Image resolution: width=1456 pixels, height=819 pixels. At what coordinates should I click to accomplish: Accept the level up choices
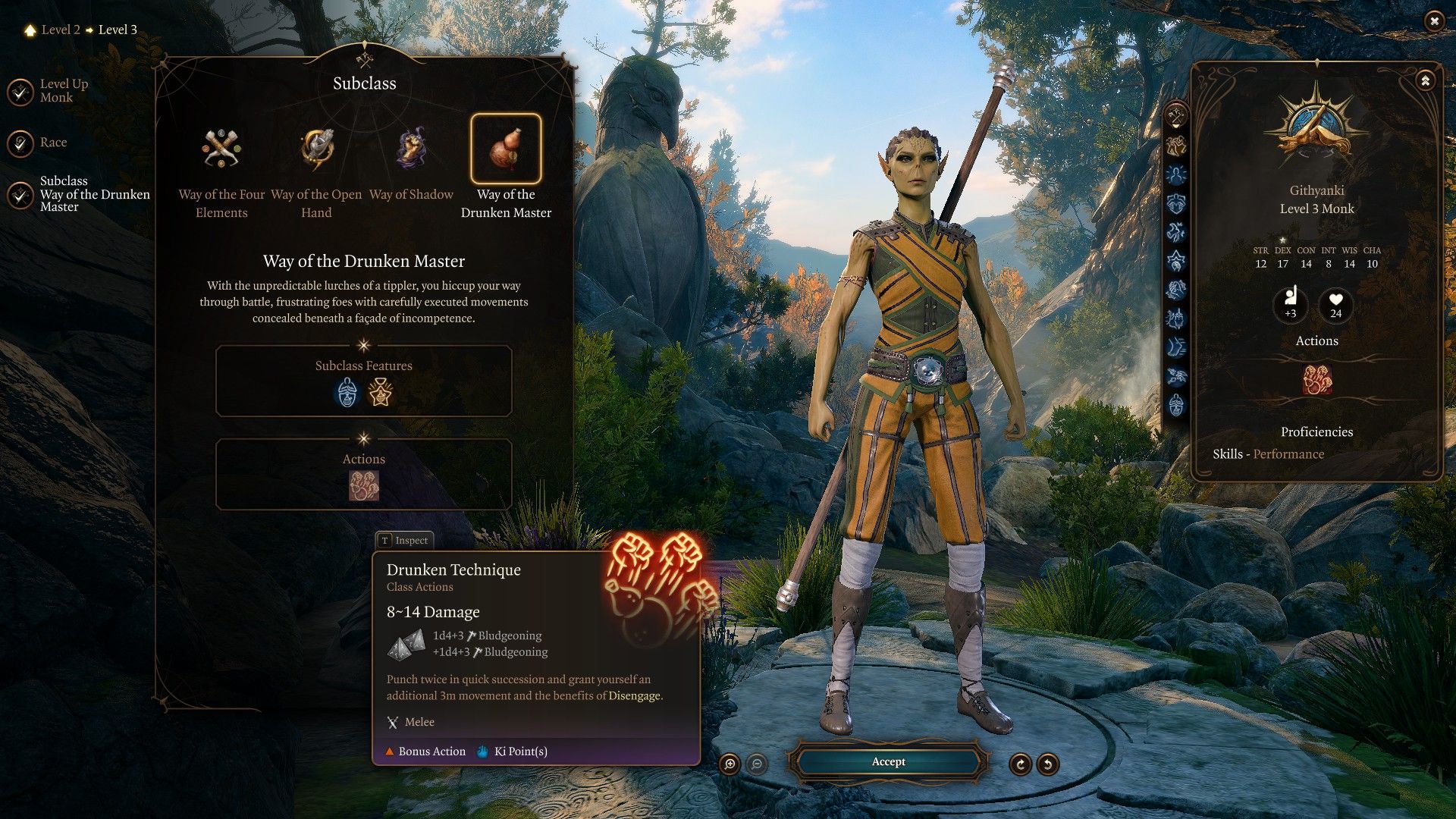(x=888, y=762)
